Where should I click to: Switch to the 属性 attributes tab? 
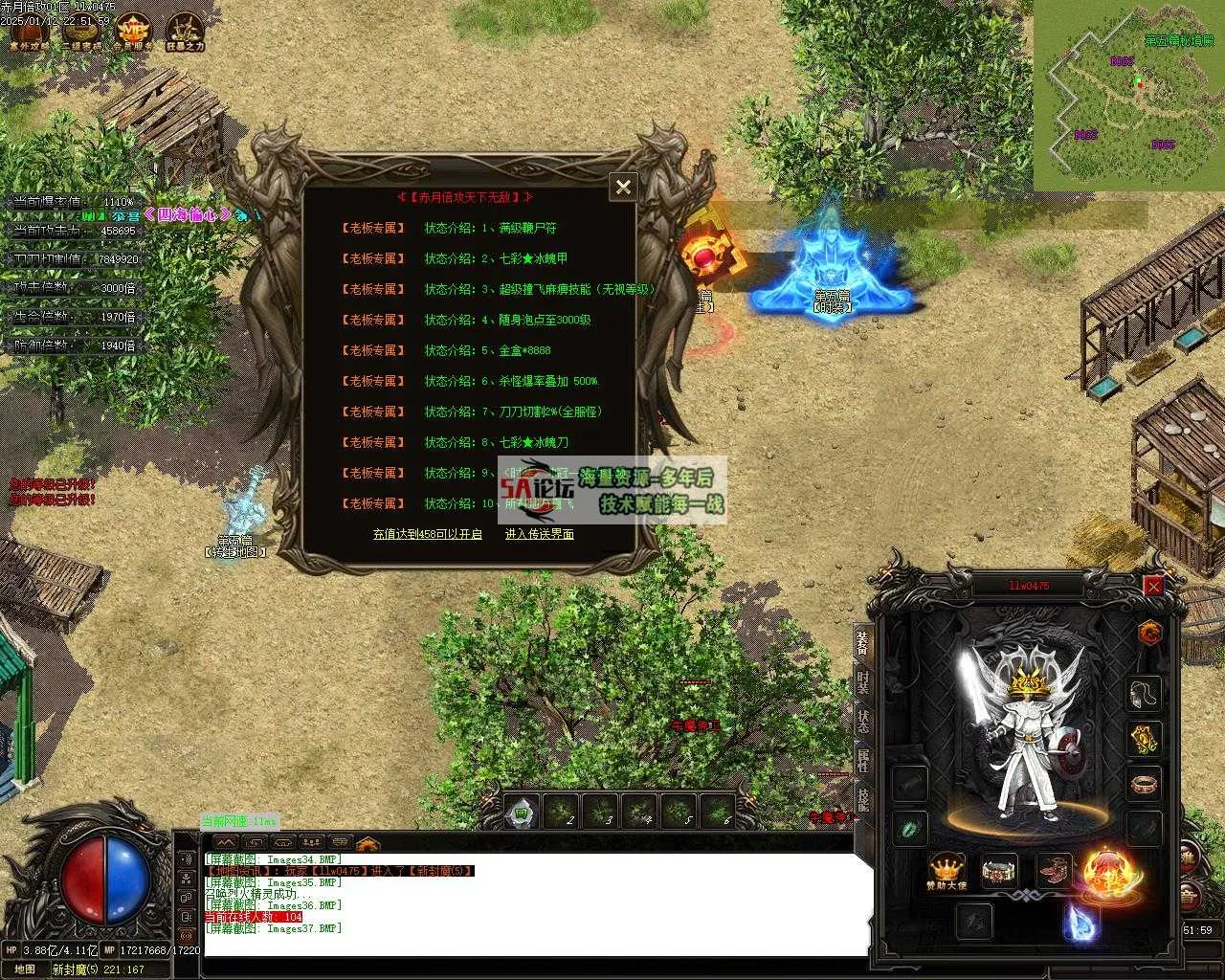[x=862, y=761]
